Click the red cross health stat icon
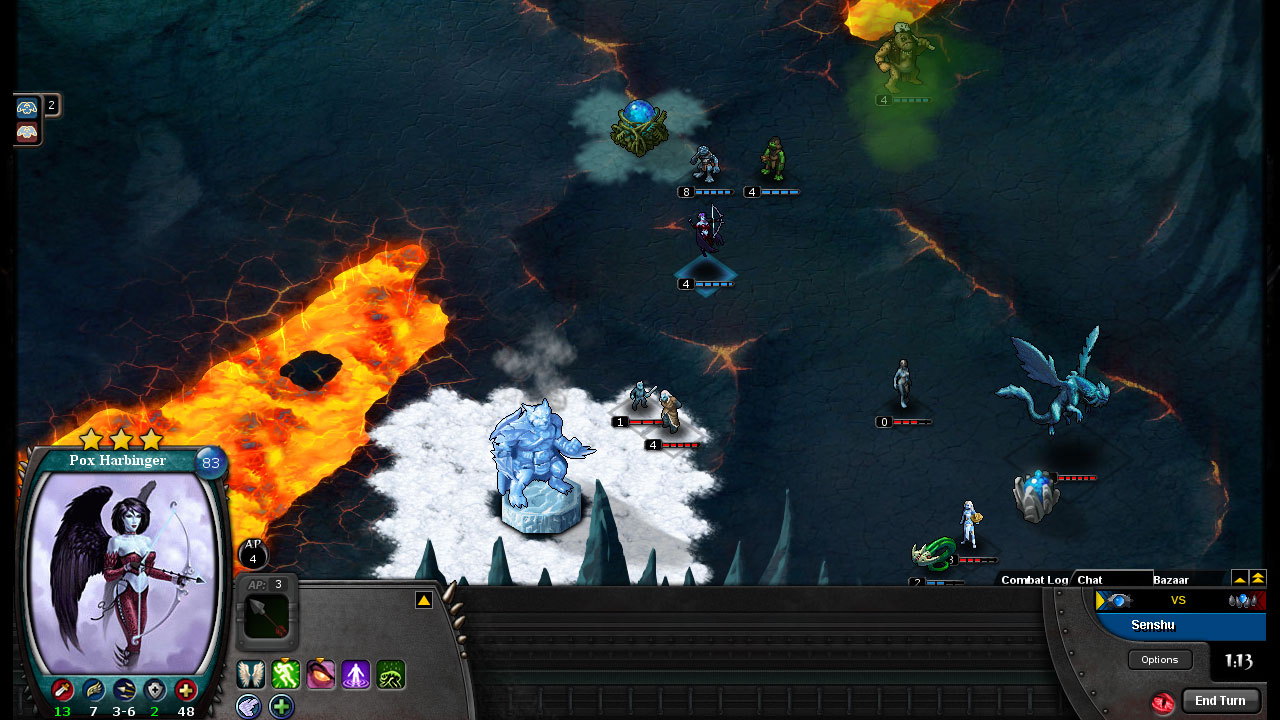Image resolution: width=1280 pixels, height=720 pixels. coord(188,690)
